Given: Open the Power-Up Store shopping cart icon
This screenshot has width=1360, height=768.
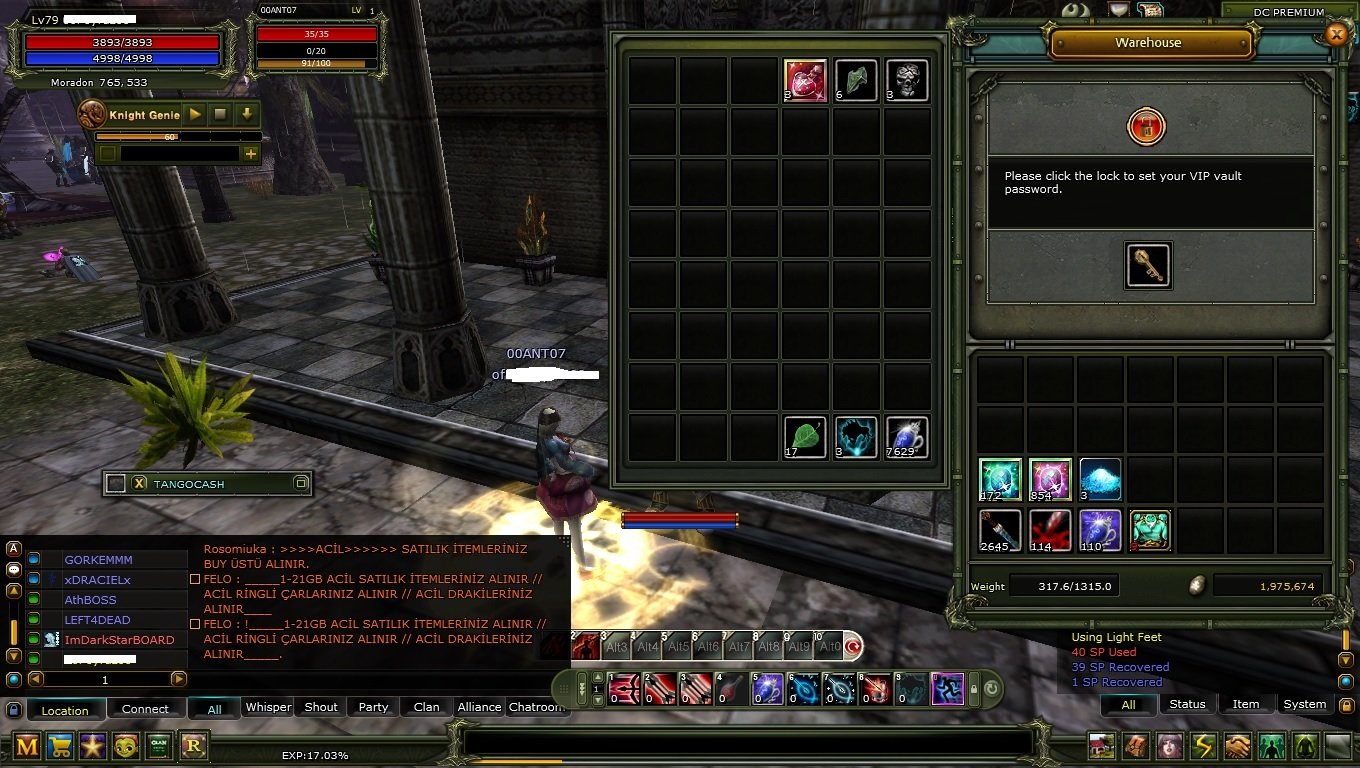Looking at the screenshot, I should 58,746.
